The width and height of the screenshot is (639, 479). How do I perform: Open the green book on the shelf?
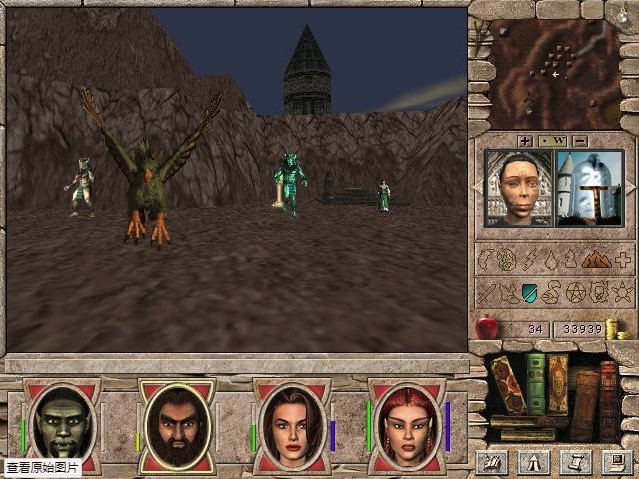coord(536,382)
